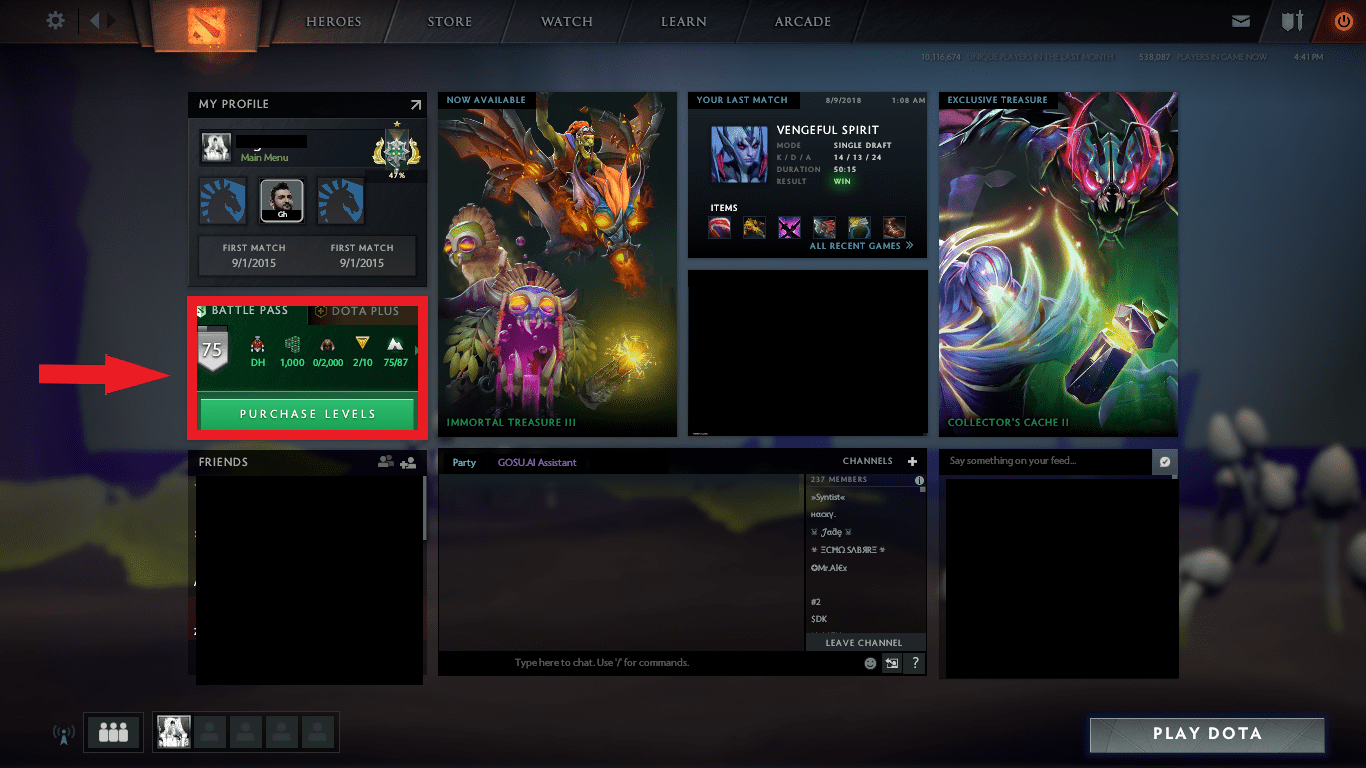Switch to the GOSU.AI Assistant chat tab
The height and width of the screenshot is (768, 1366).
(537, 463)
